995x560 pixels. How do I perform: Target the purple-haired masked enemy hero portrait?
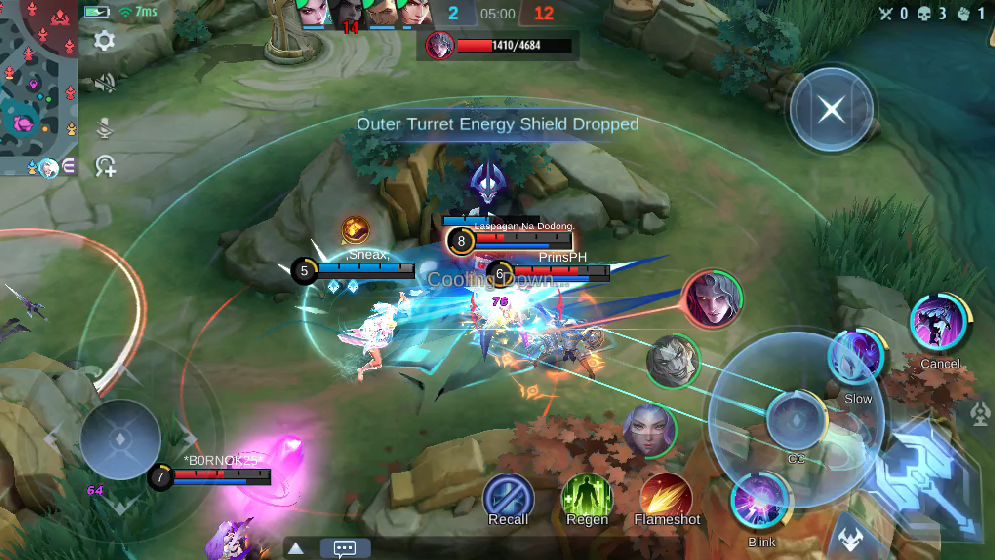(649, 431)
